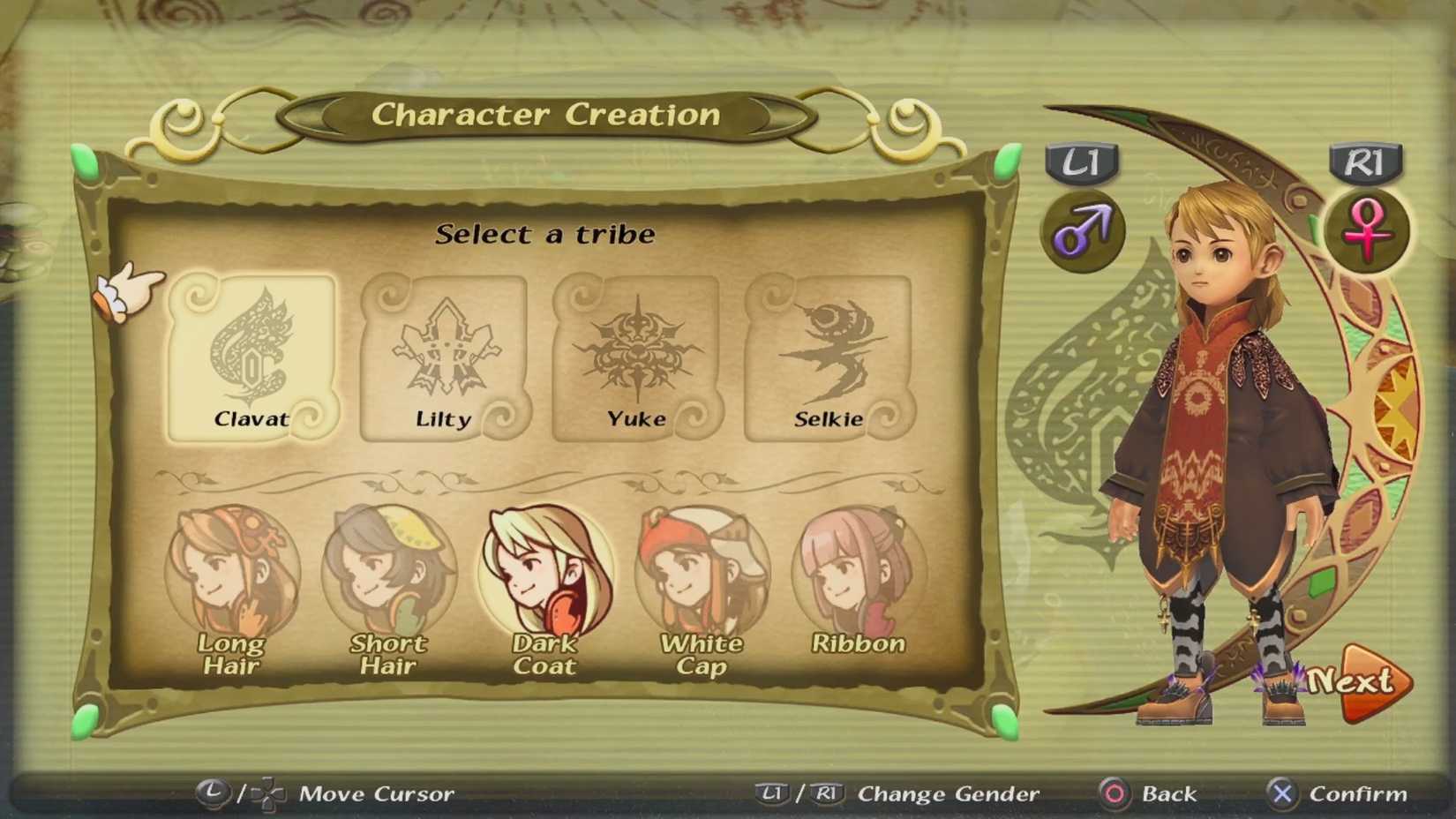The height and width of the screenshot is (819, 1456).
Task: Select the Dark Coat hairstyle
Action: click(545, 569)
